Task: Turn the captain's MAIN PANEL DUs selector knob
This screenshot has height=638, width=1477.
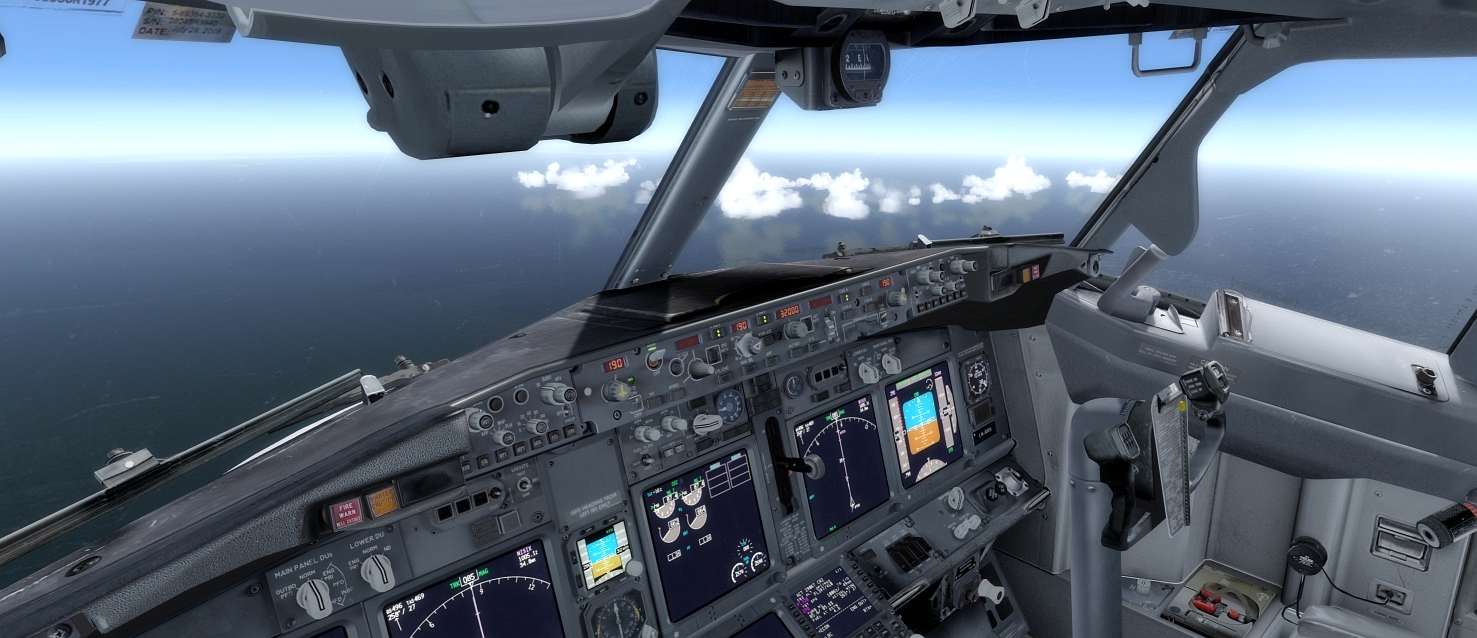Action: 314,597
